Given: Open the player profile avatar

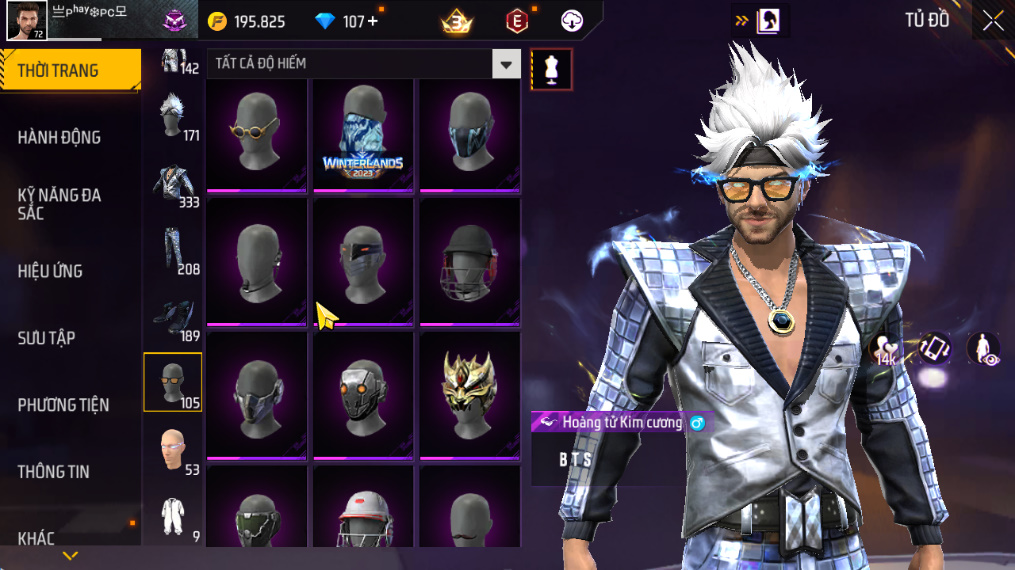Looking at the screenshot, I should [x=26, y=21].
